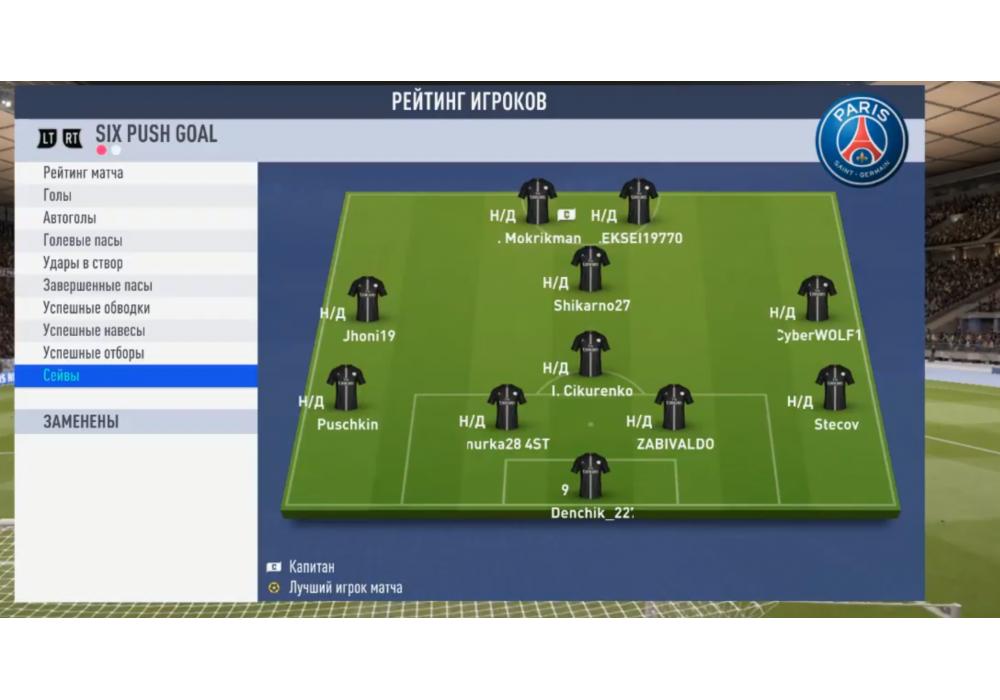Pick defender ZABIVALDO's shirt
Image resolution: width=1000 pixels, height=700 pixels.
click(x=674, y=407)
